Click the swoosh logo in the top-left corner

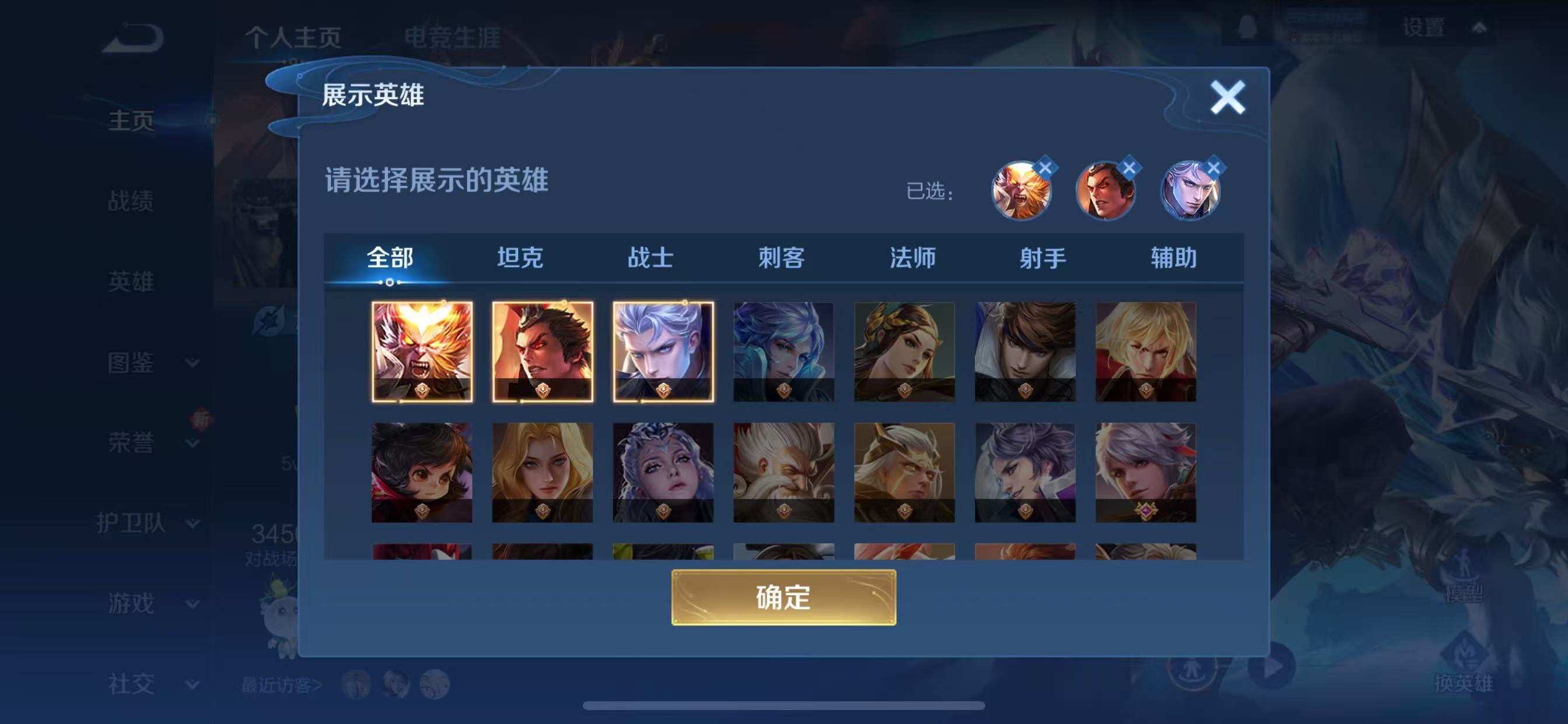(x=131, y=37)
